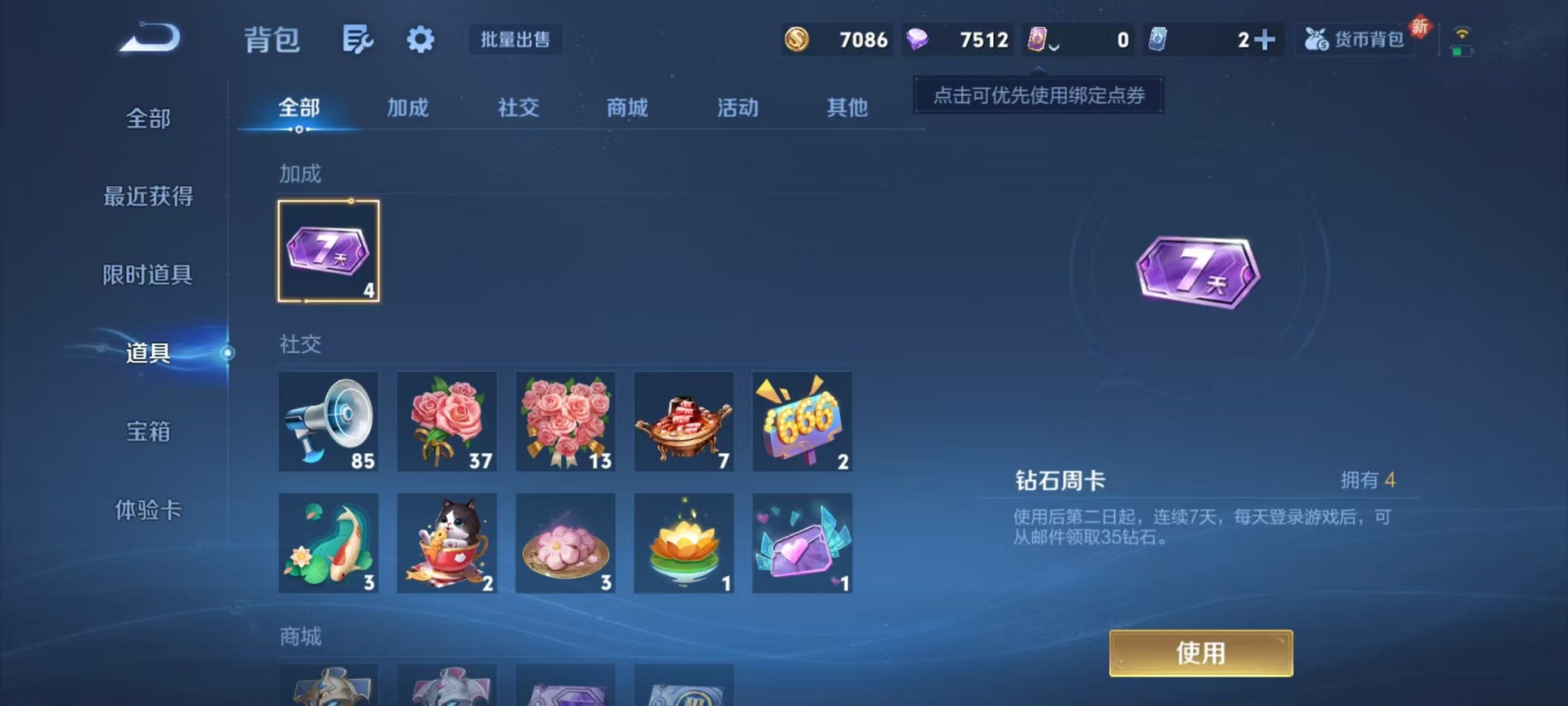
Task: Select the golden lotus item
Action: point(685,544)
